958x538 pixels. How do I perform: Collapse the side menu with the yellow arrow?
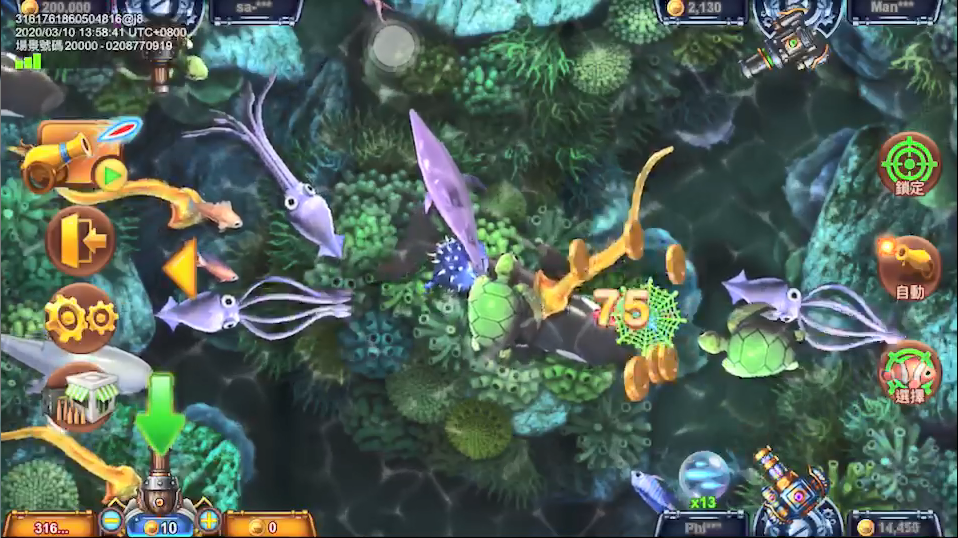point(181,268)
